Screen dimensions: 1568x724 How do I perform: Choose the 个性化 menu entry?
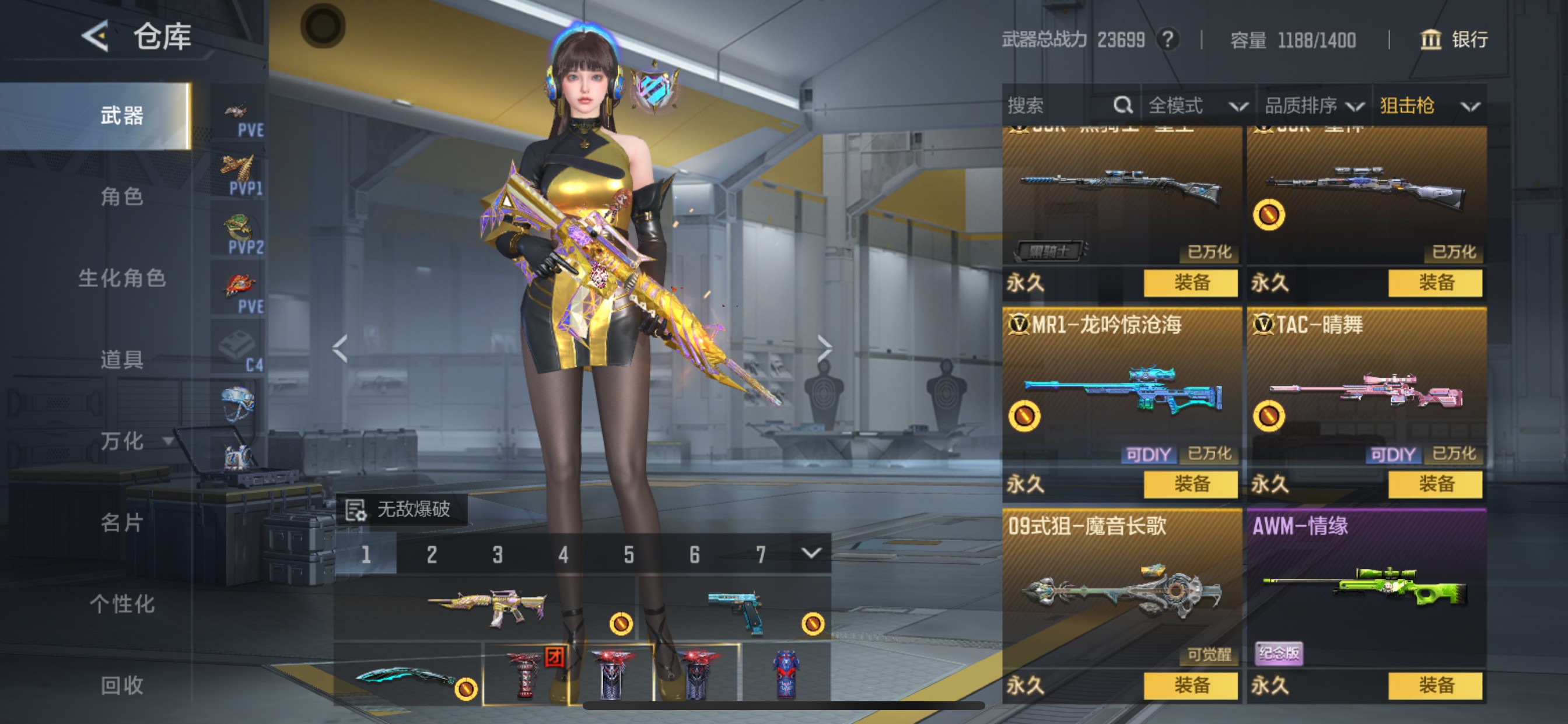(x=122, y=603)
